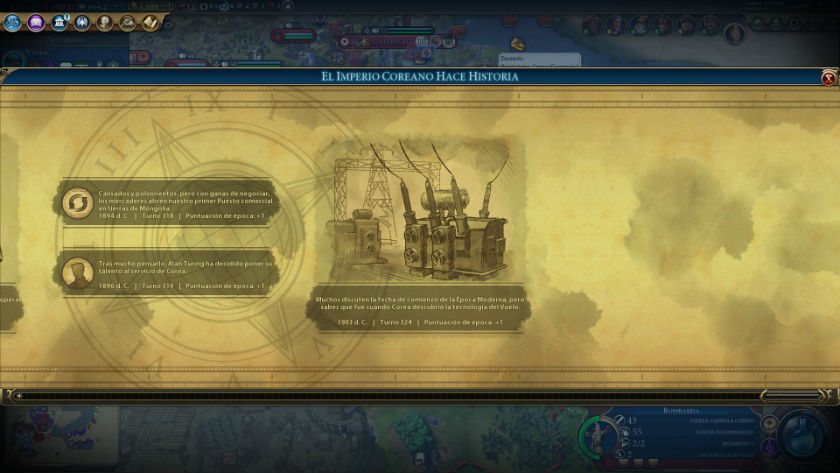Viewport: 840px width, 473px height.
Task: Select the Flight technology Modern Era moment
Action: pos(418,235)
